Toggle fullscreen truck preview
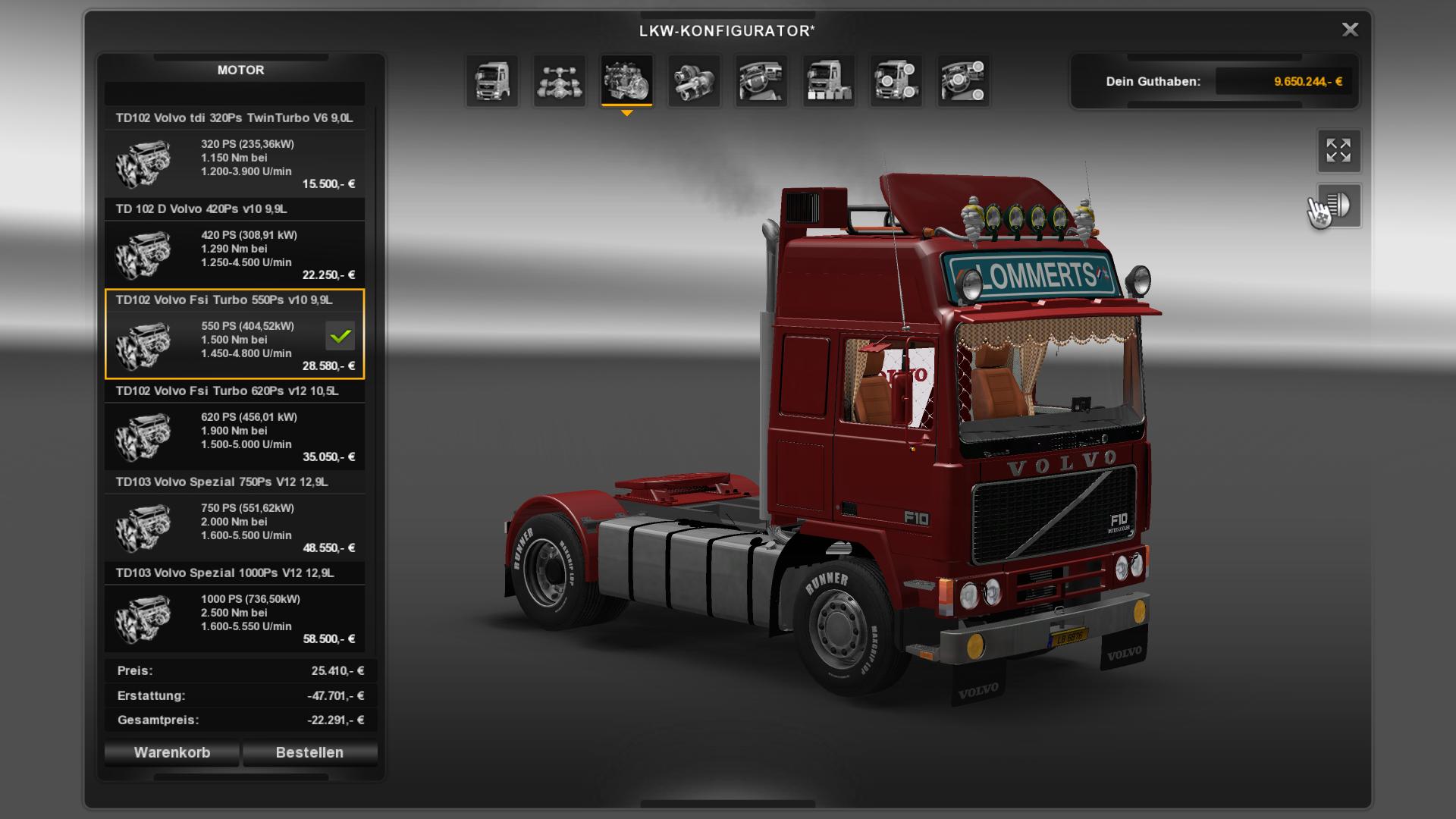Screen dimensions: 1456x819 pos(1338,150)
